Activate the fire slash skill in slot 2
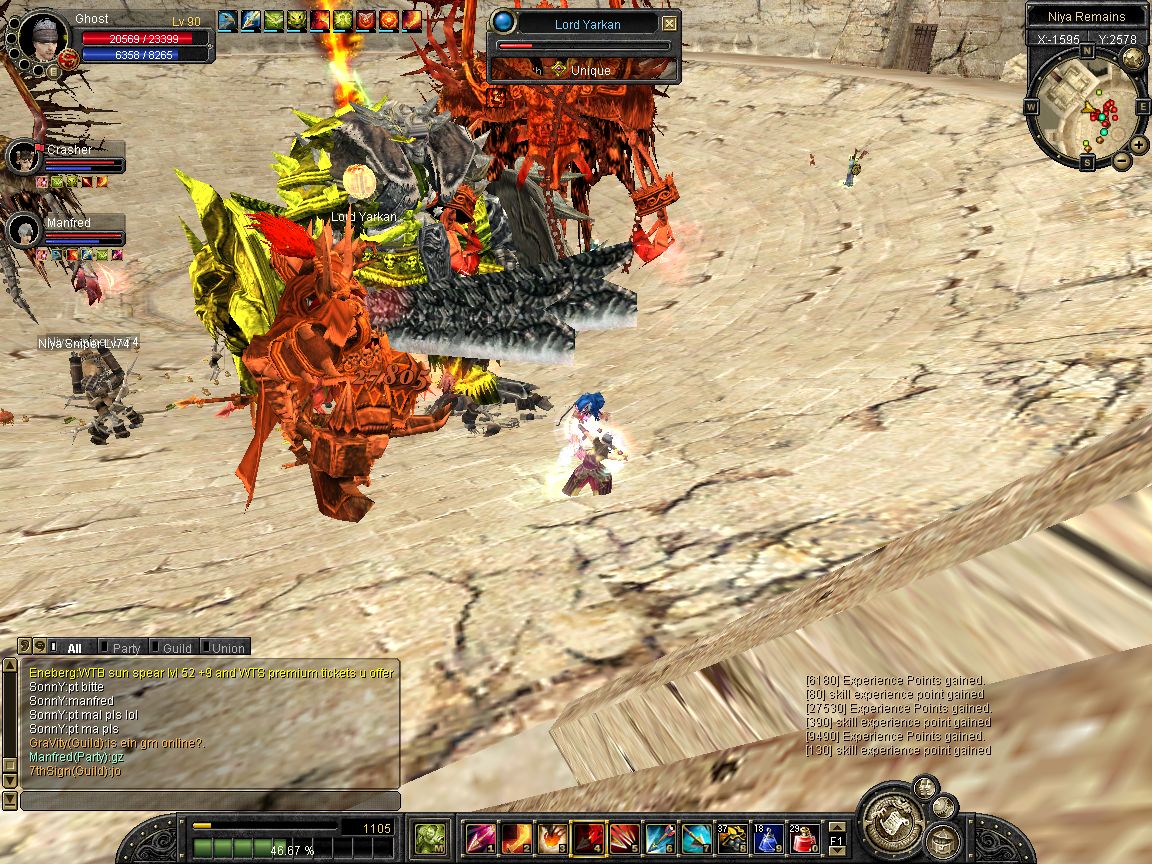 [x=516, y=836]
